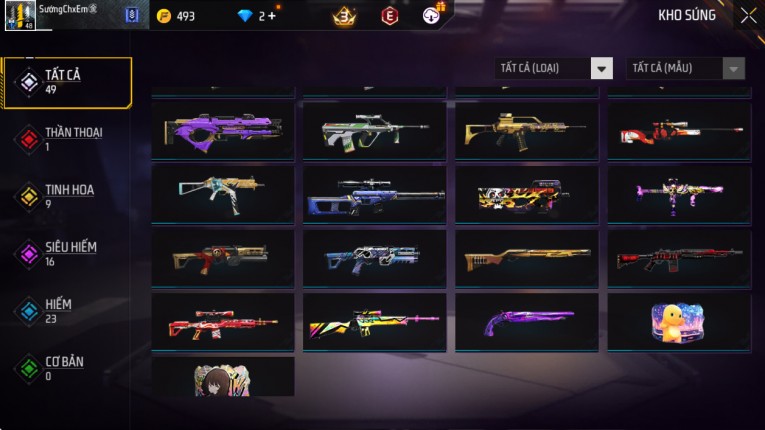Open the Tất Cả (Loại) dropdown

(x=554, y=68)
